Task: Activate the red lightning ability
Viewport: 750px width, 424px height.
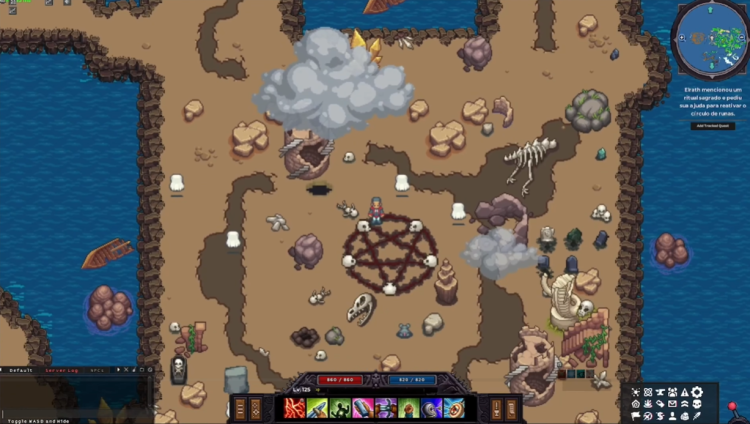Action: coord(294,408)
